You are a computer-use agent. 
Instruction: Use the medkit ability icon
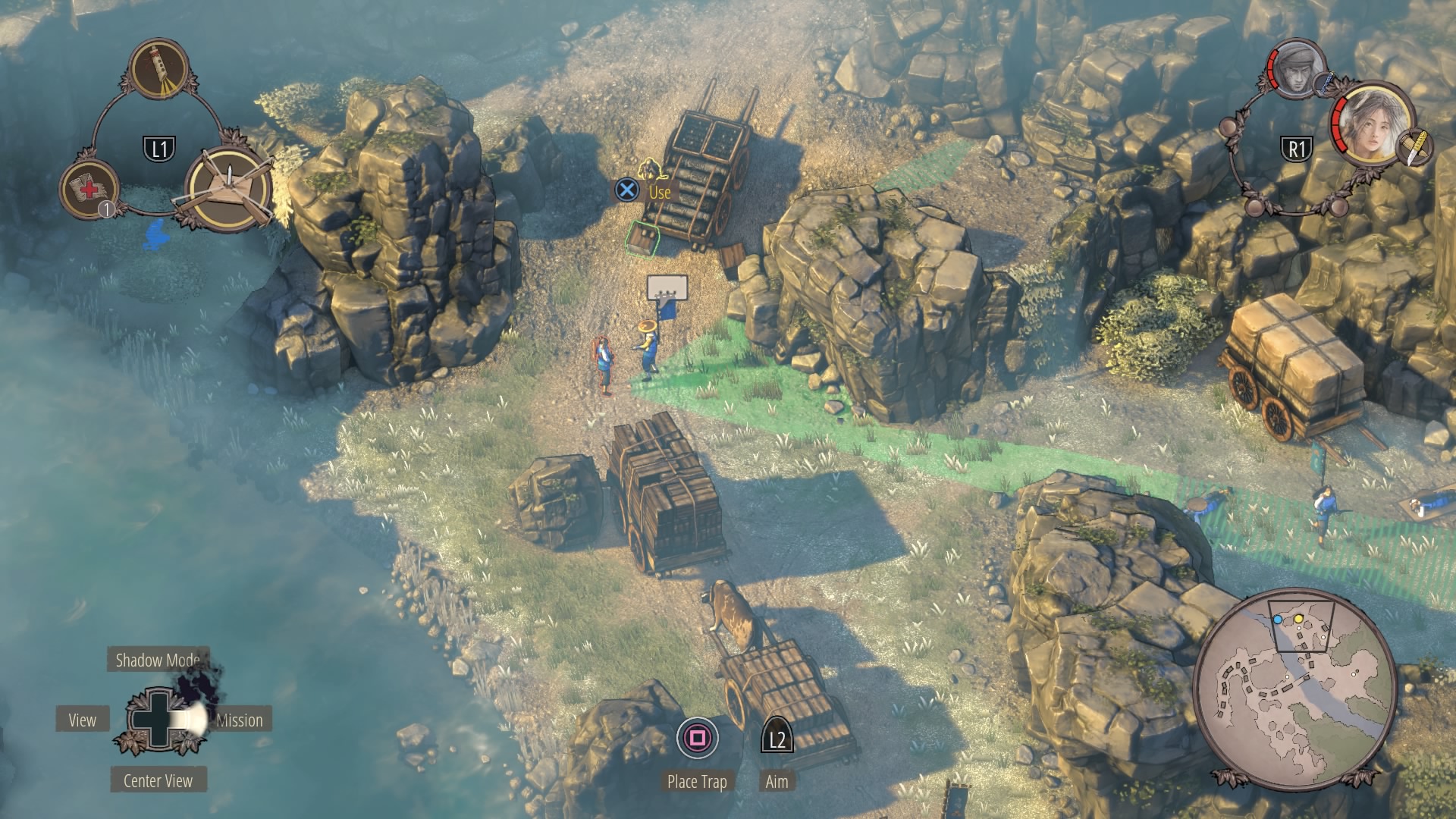89,188
